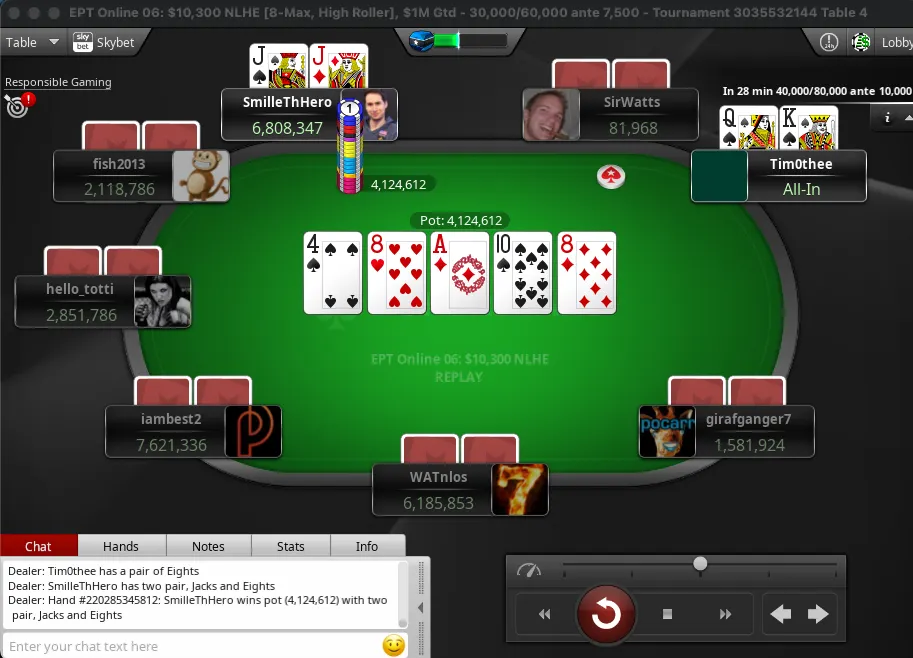Viewport: 913px width, 658px height.
Task: Go to the previous hand arrow
Action: click(x=780, y=614)
